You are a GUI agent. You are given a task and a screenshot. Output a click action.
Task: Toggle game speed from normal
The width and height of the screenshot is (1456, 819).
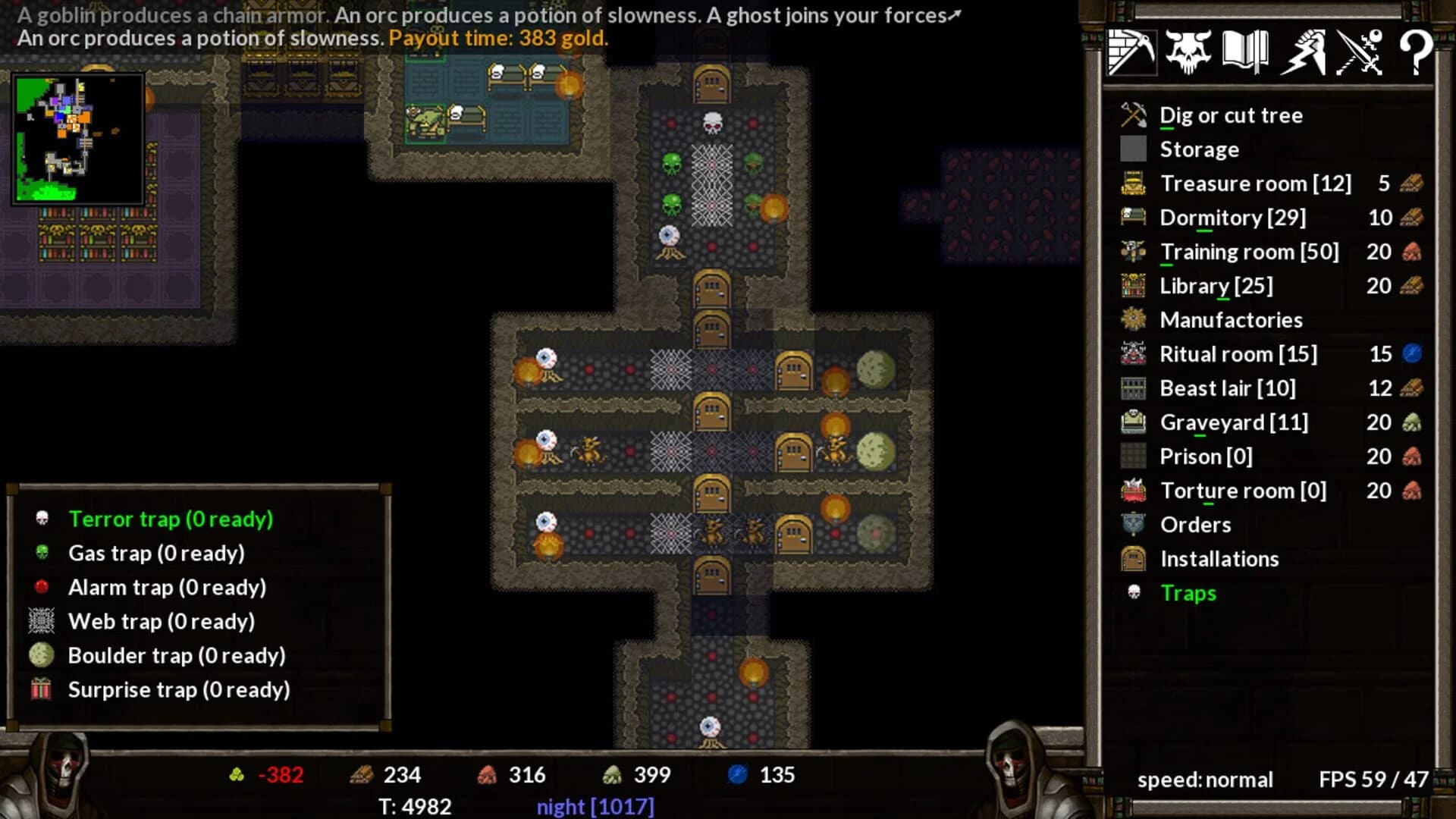1206,780
